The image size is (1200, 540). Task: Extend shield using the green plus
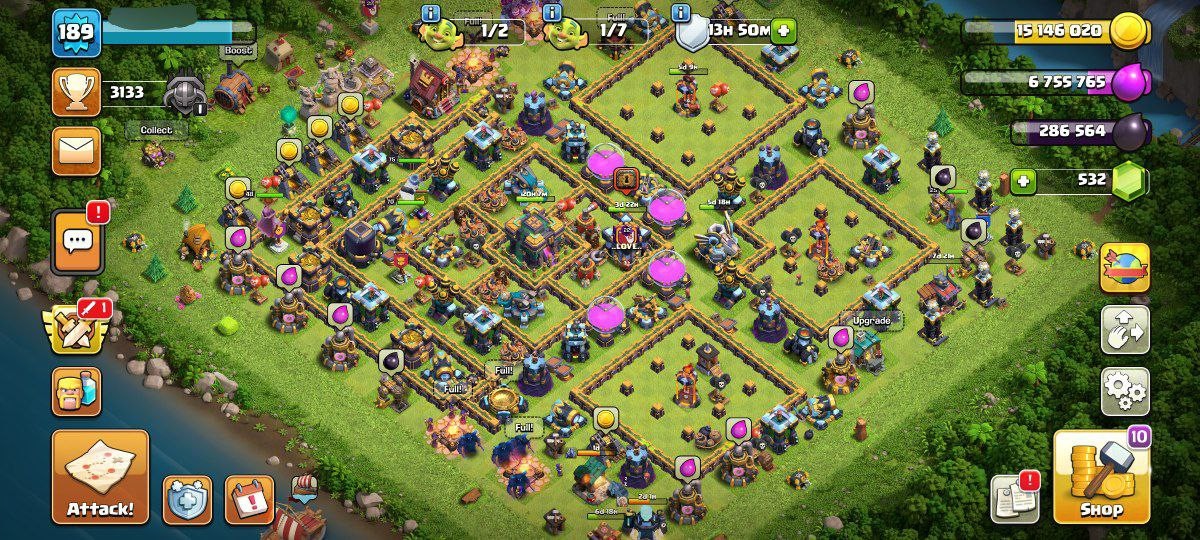(782, 30)
